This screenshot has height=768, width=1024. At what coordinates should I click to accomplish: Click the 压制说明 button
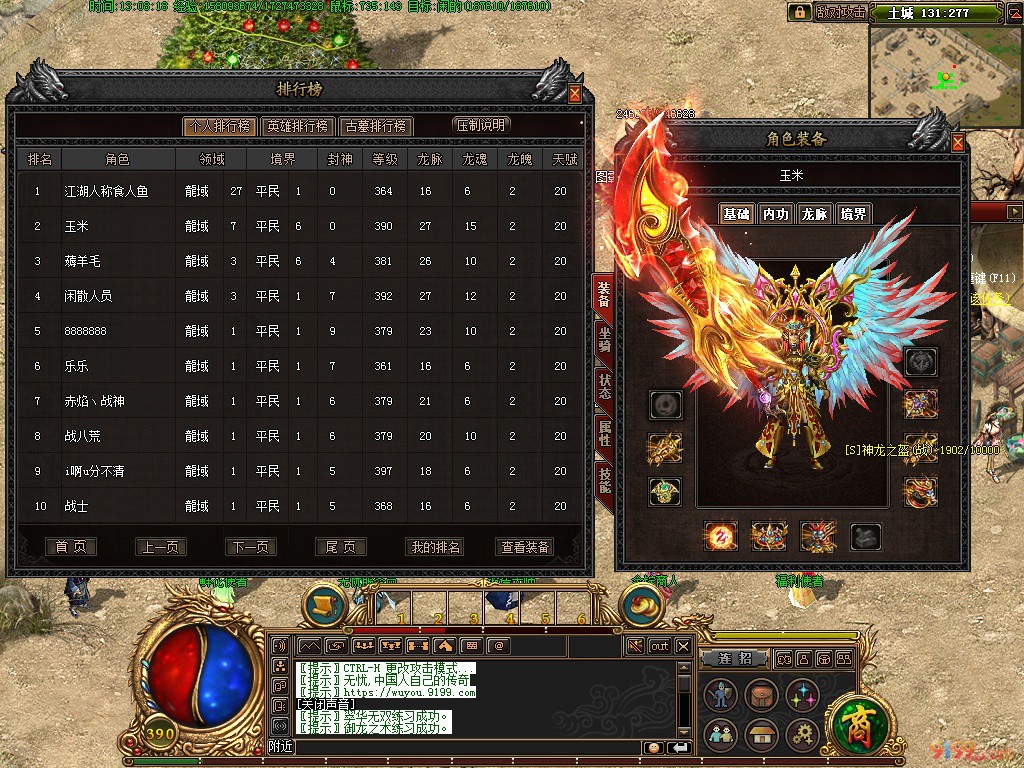point(482,126)
